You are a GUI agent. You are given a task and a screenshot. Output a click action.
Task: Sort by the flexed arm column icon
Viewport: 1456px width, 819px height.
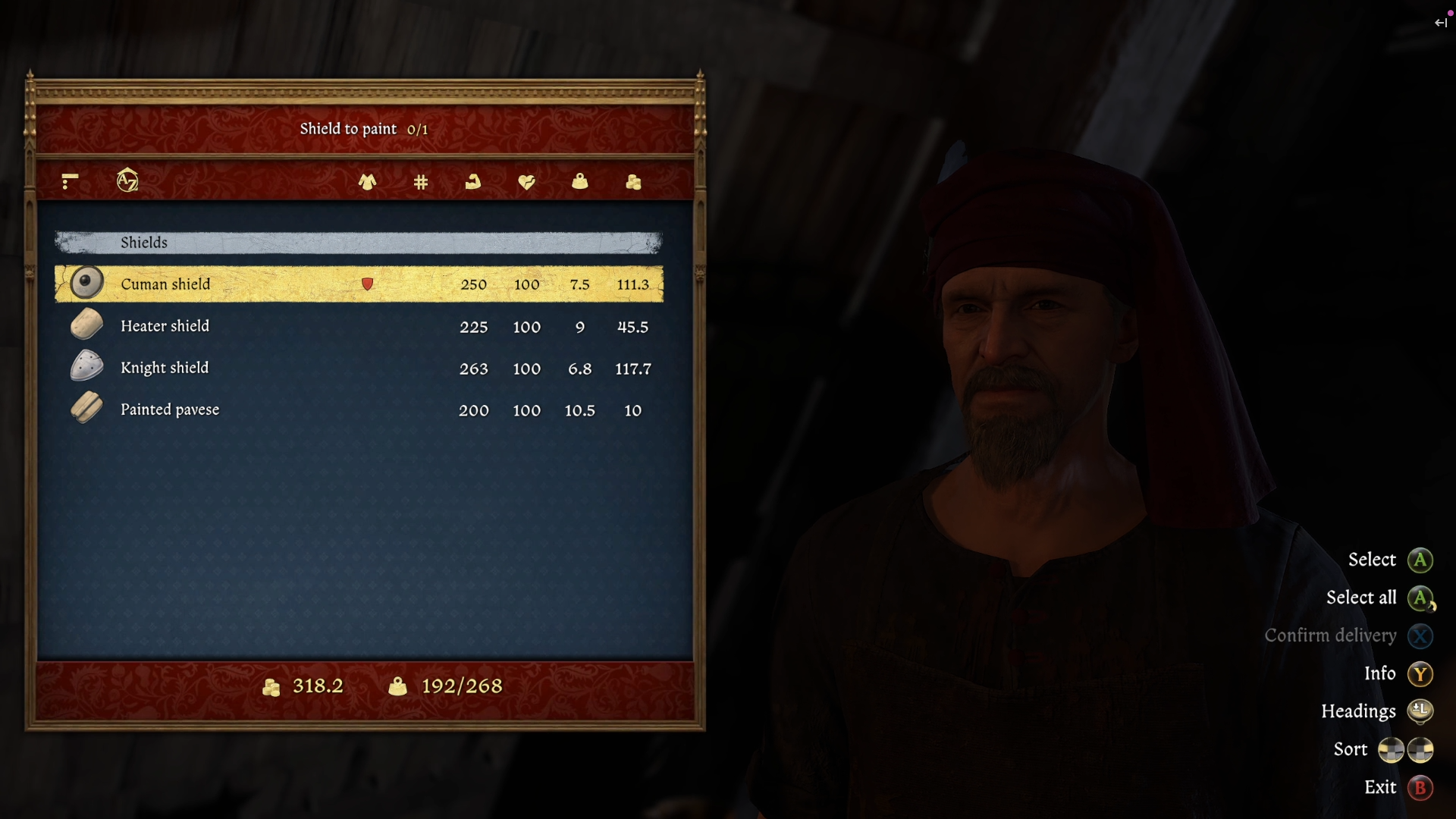473,182
